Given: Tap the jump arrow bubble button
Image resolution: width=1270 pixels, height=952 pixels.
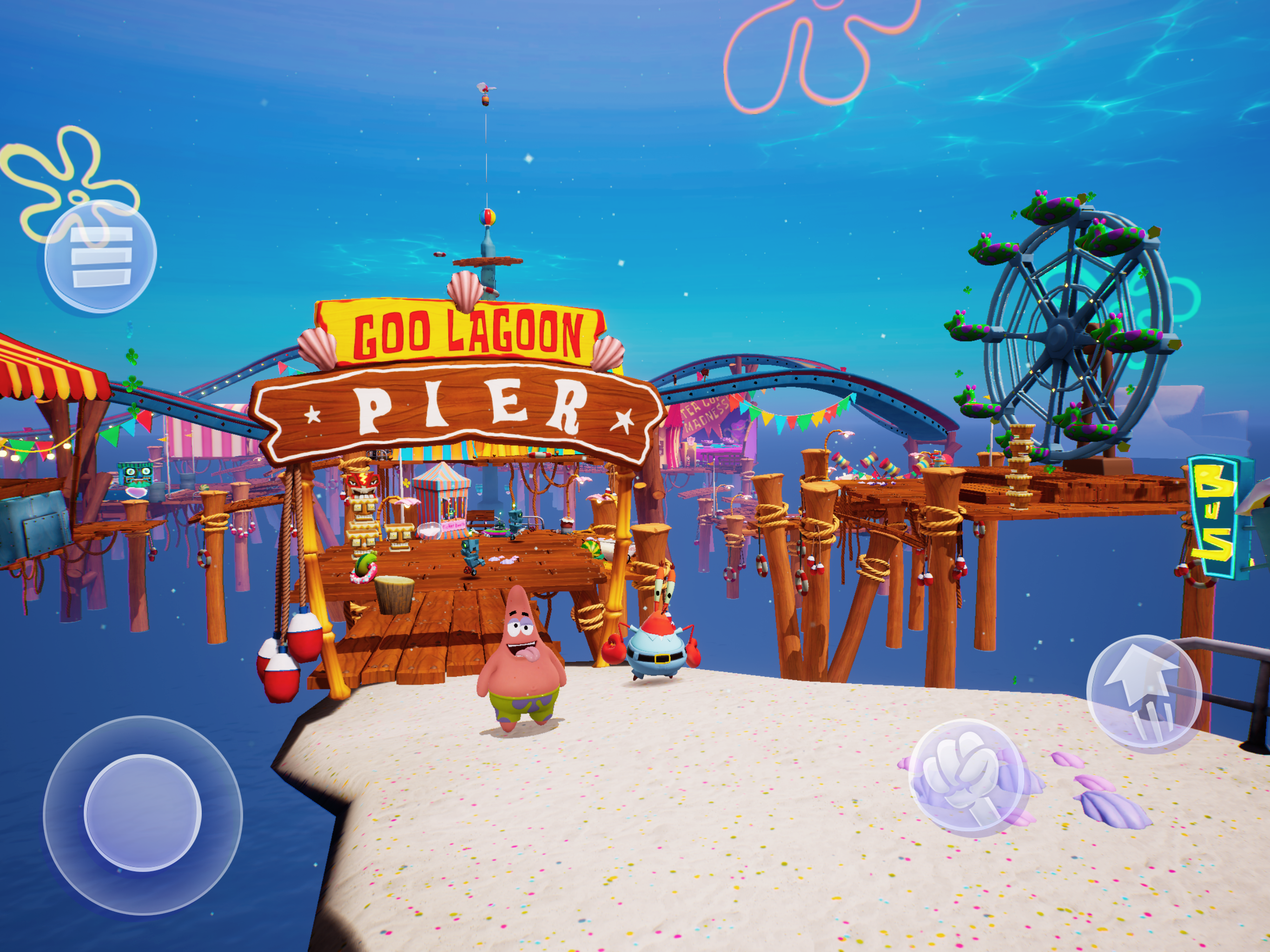Looking at the screenshot, I should click(1143, 694).
